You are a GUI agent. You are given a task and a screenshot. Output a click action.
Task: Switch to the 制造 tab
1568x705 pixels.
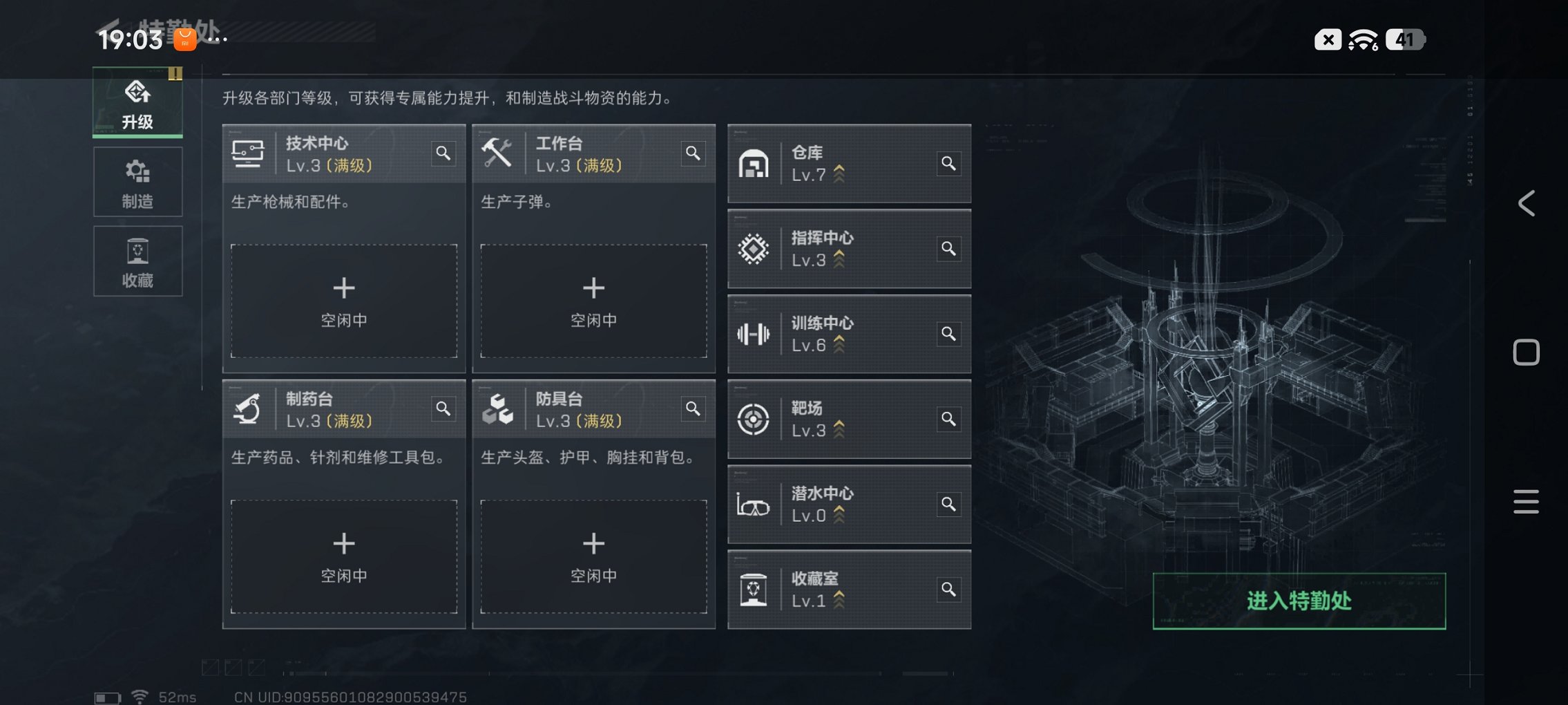[x=137, y=182]
